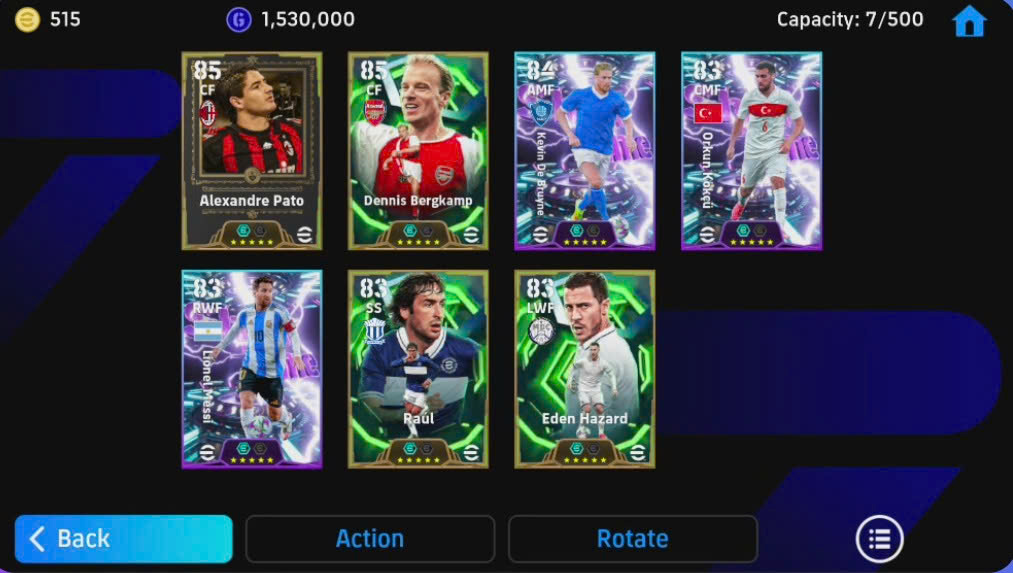Go back with the Back button
Screen dimensions: 1013x573
pyautogui.click(x=123, y=539)
